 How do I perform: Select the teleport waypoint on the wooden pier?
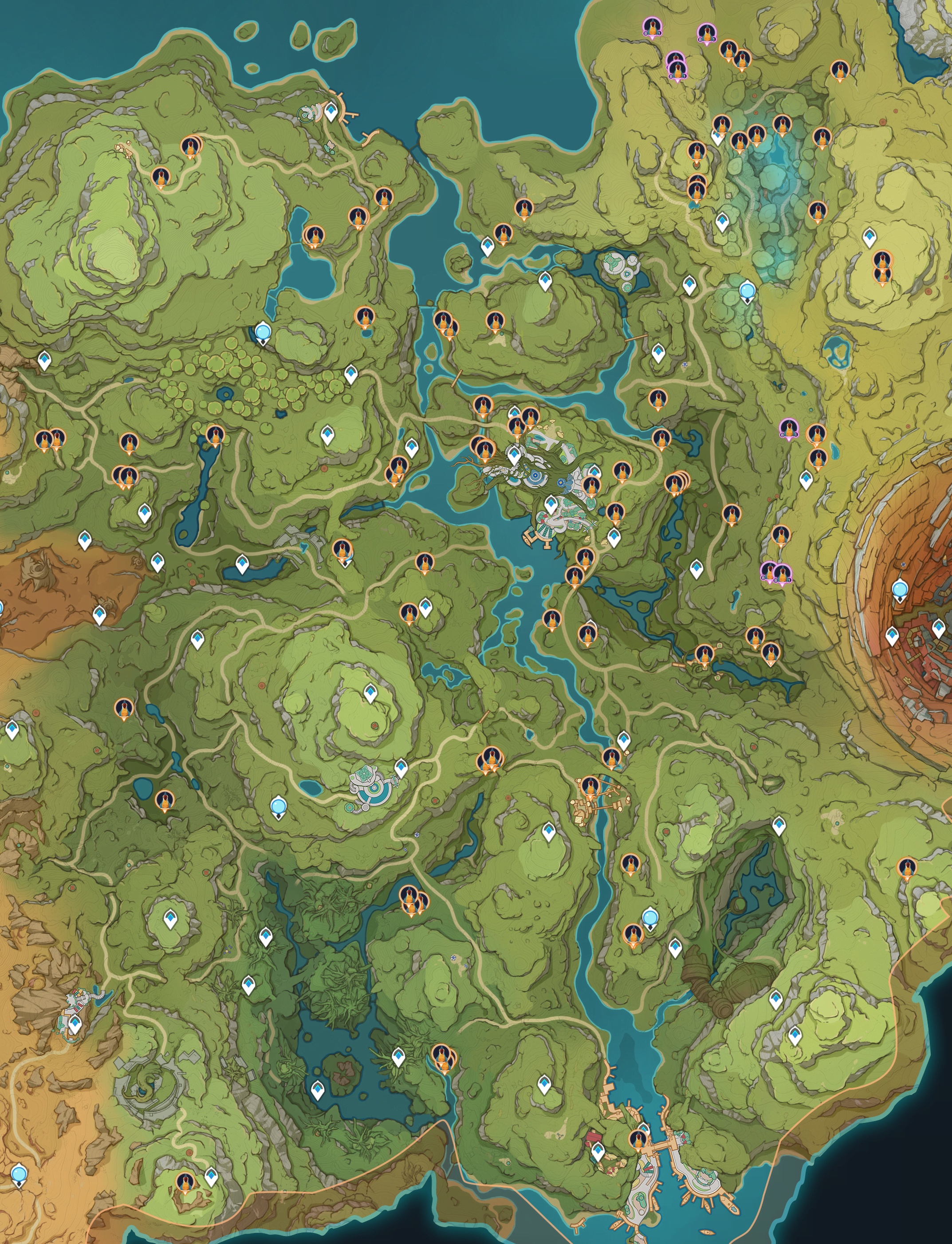tap(331, 112)
